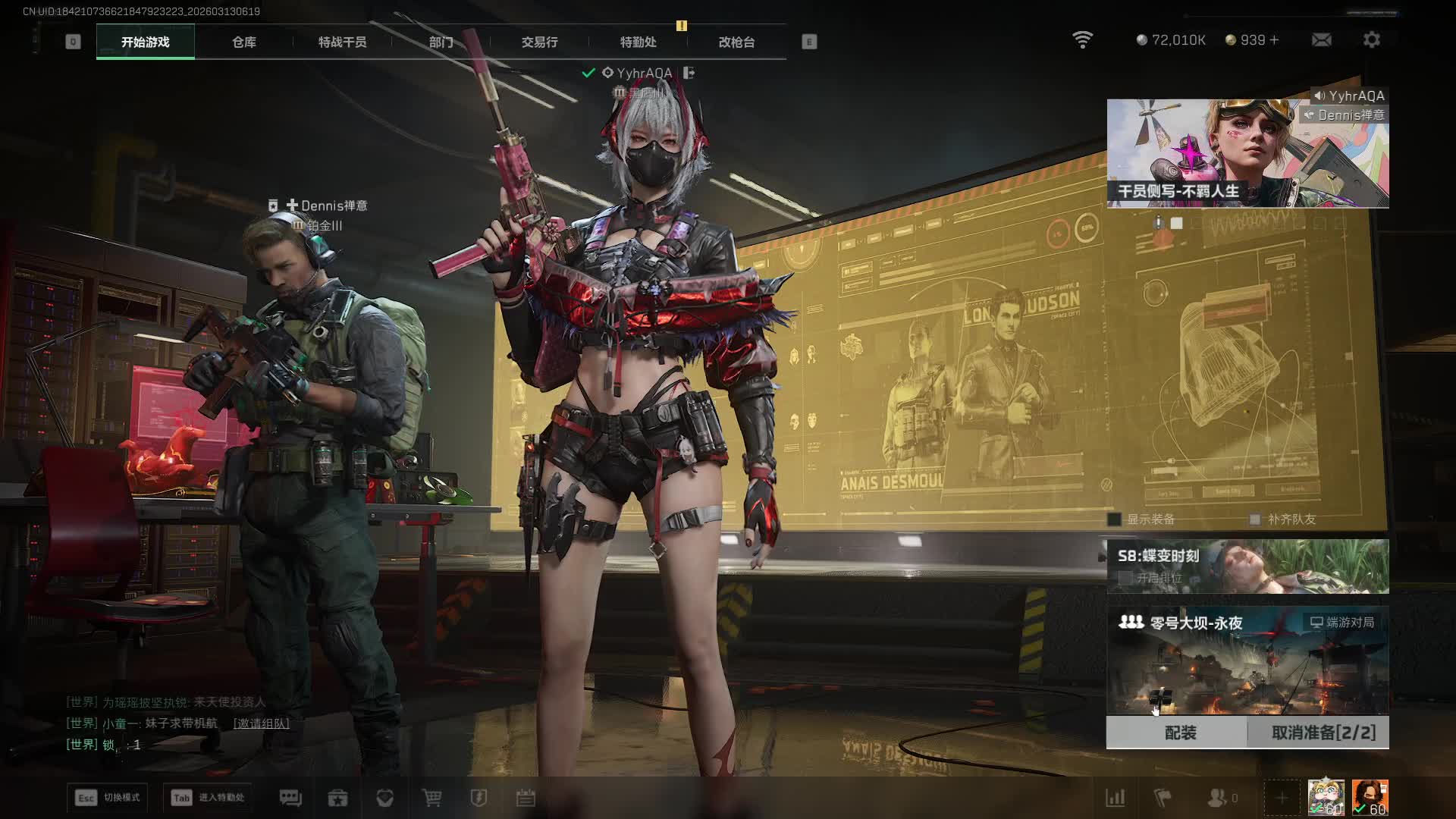View the 干员侧写-不羁人生 banner
Screen dimensions: 1456x819
click(1247, 154)
